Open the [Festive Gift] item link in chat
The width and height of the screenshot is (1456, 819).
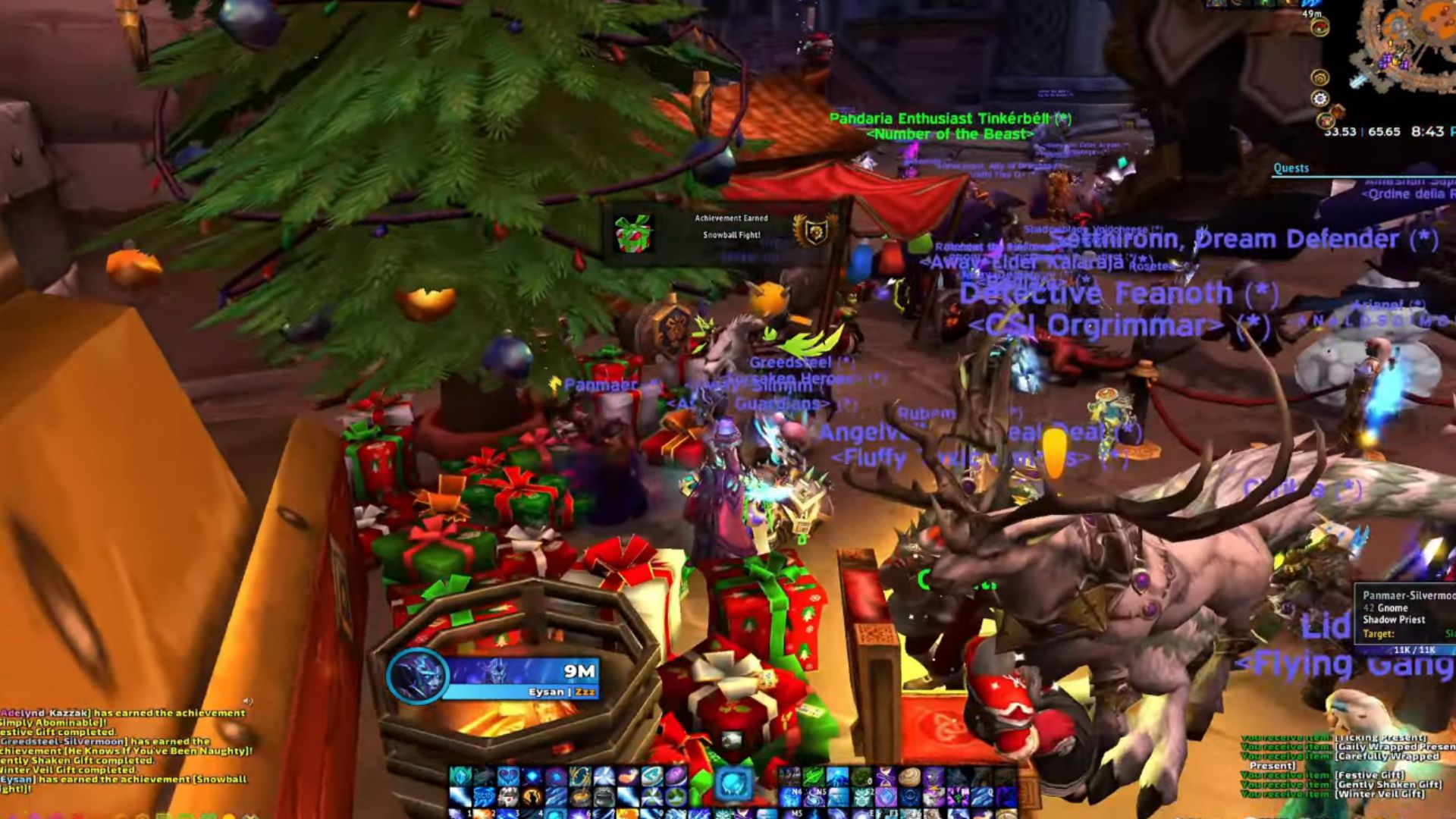1369,776
